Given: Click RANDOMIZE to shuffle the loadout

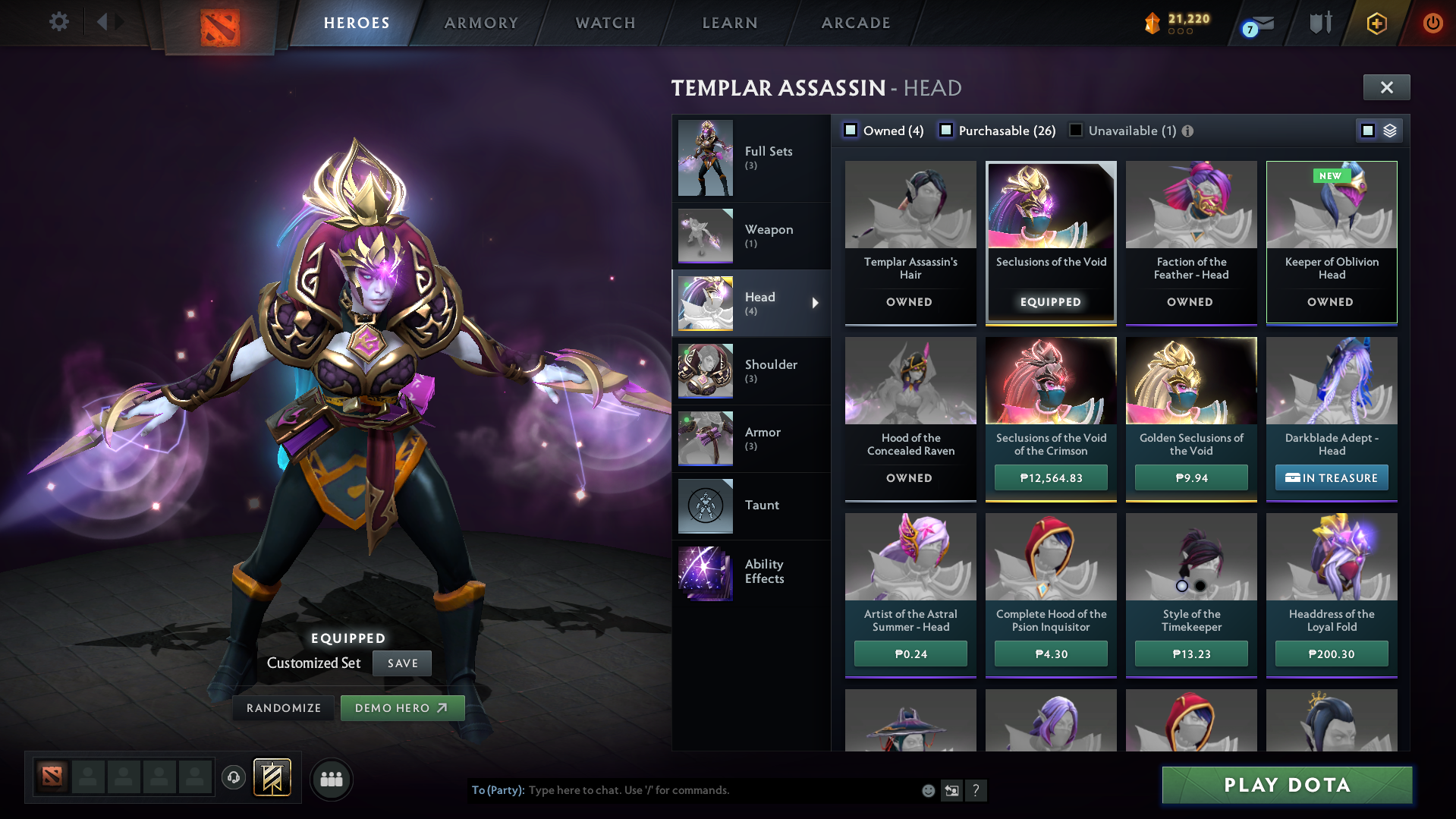Looking at the screenshot, I should (282, 707).
